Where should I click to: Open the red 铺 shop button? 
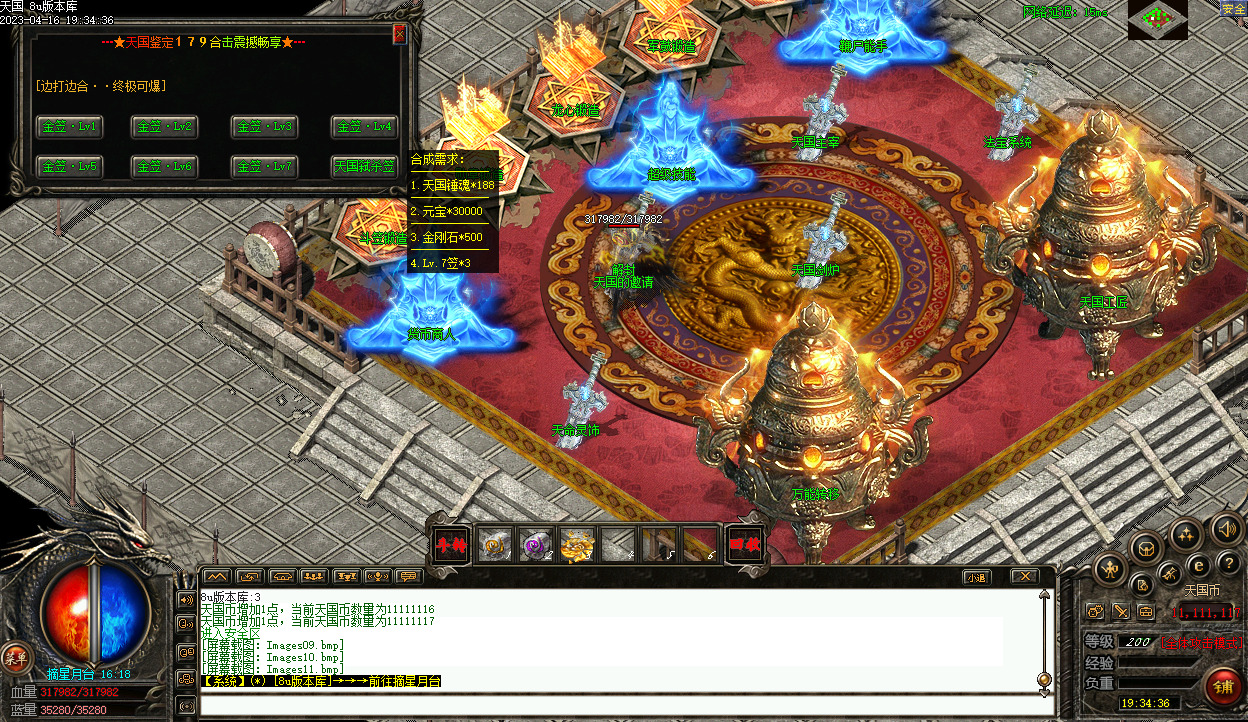point(1222,687)
